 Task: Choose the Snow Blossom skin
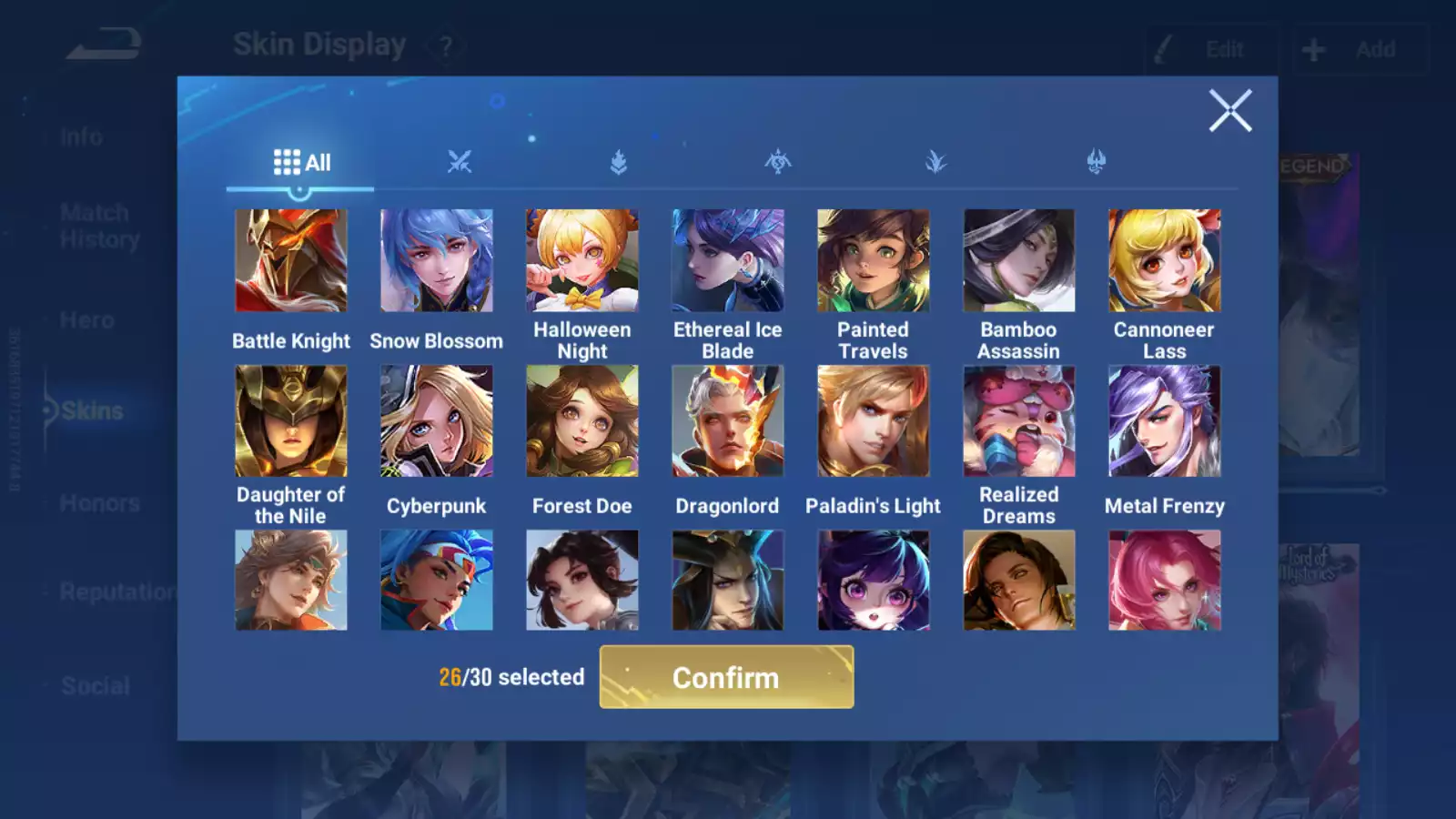[x=437, y=261]
